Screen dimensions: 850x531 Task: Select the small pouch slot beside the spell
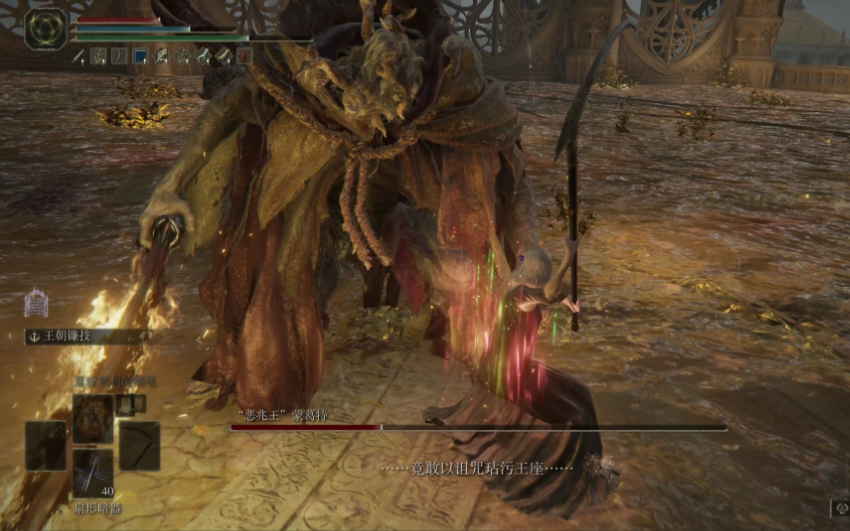pos(125,403)
